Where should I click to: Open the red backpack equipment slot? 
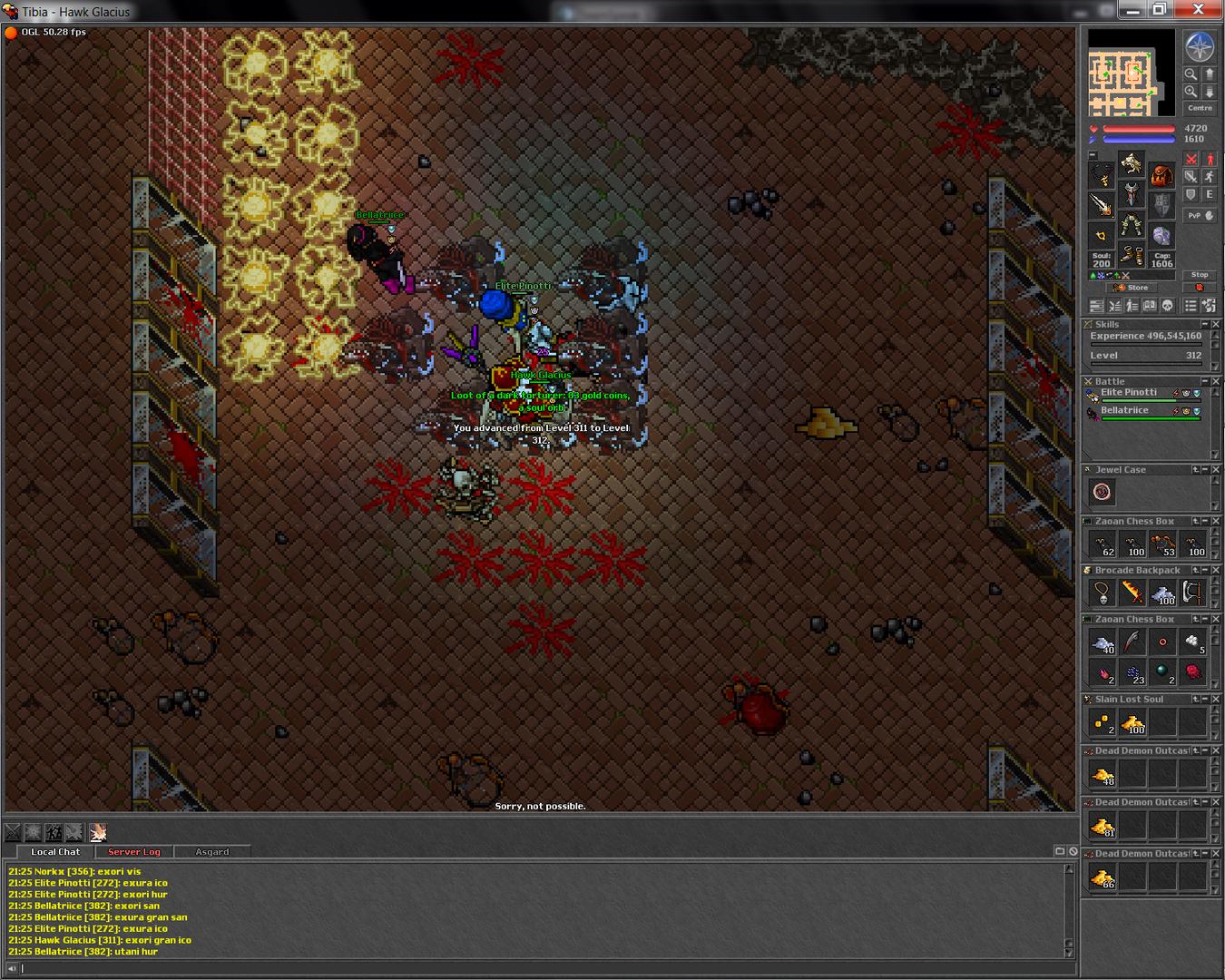click(x=1161, y=176)
